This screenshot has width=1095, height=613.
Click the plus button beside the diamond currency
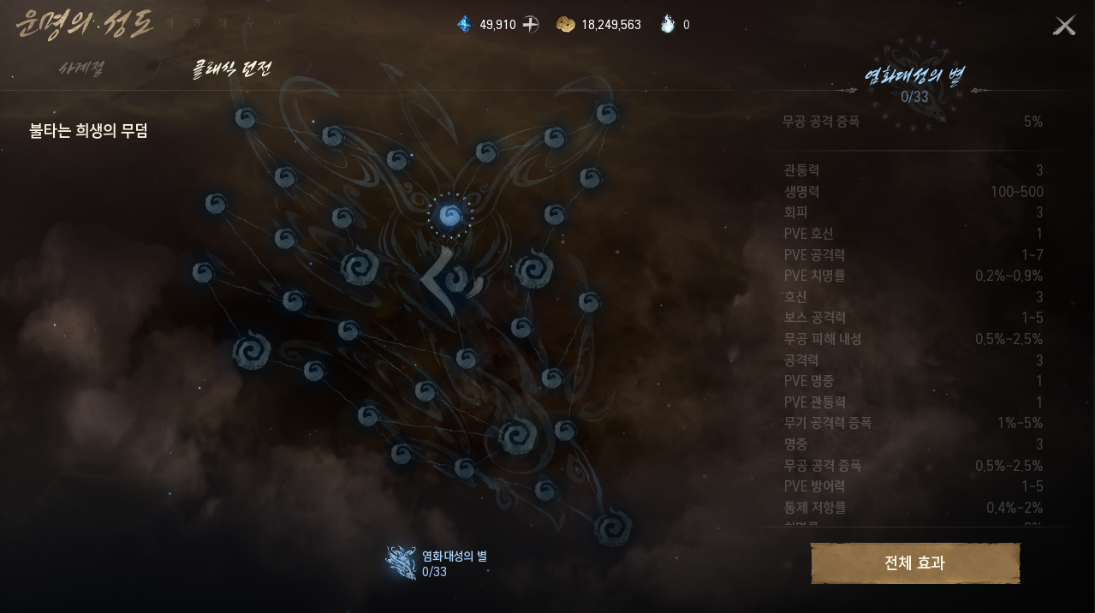[x=531, y=24]
